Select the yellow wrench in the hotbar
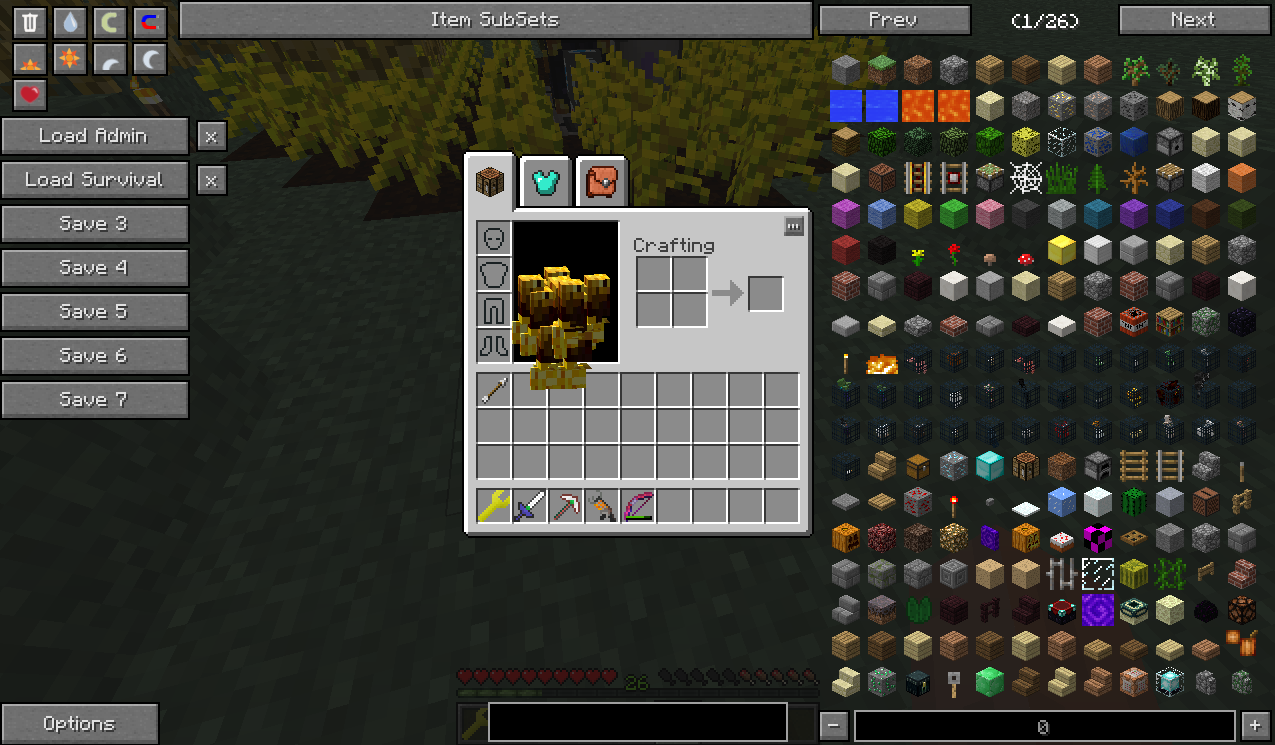 (x=494, y=507)
